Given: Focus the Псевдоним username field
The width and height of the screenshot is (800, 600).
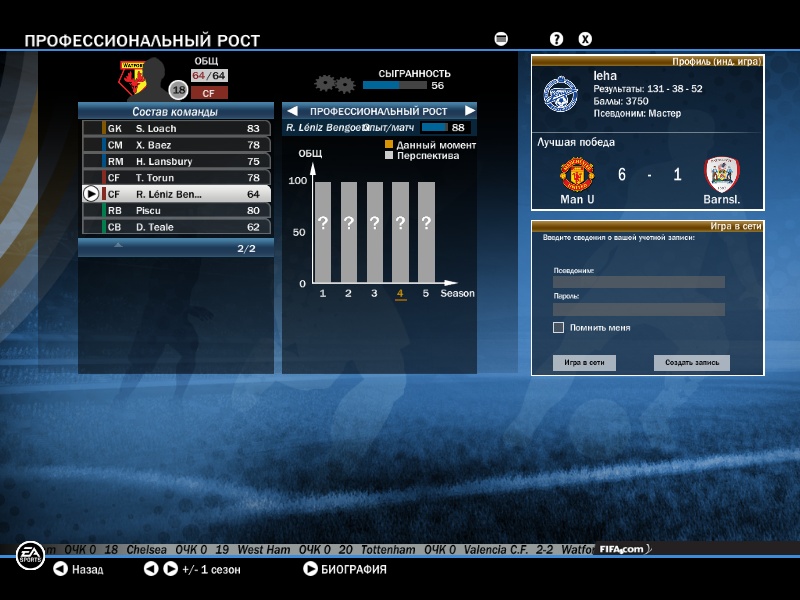Looking at the screenshot, I should tap(638, 282).
